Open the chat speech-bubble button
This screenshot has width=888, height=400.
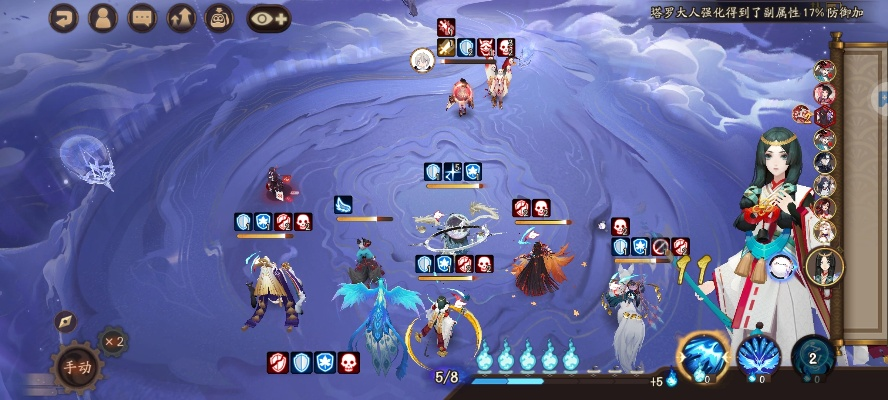(142, 17)
